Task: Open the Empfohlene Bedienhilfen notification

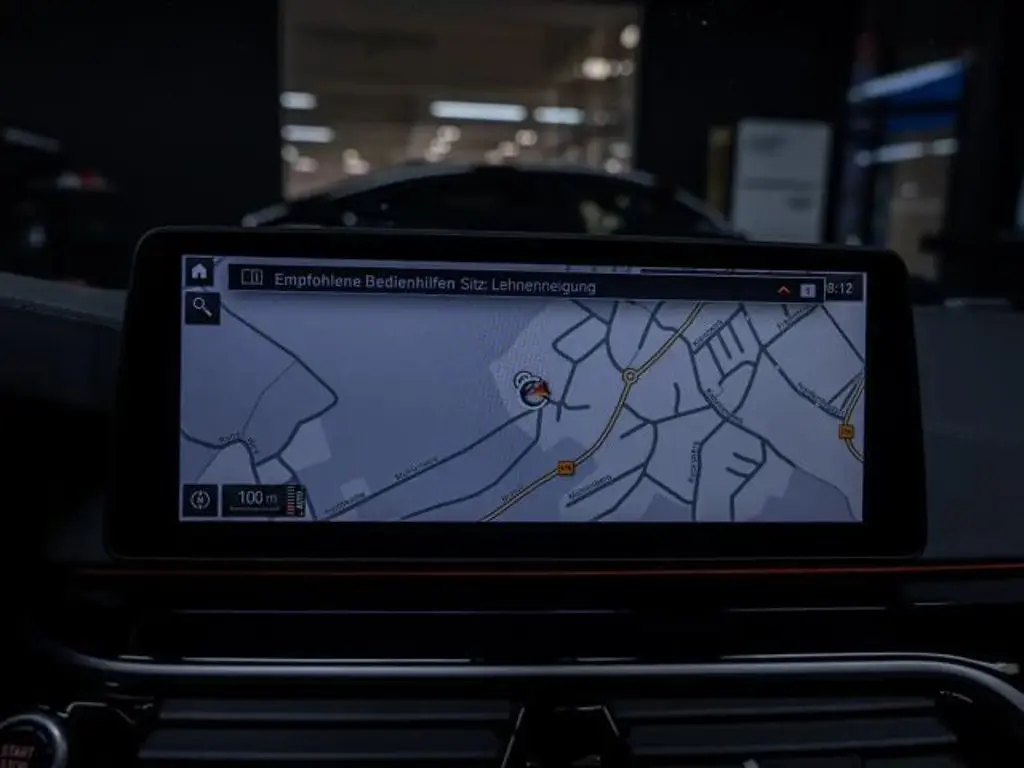Action: pyautogui.click(x=434, y=285)
